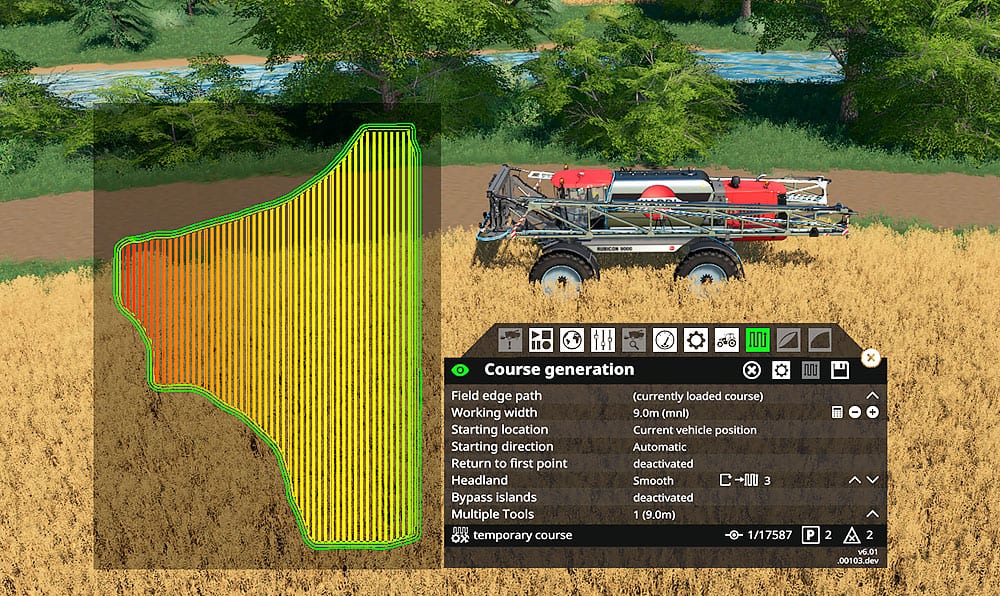Screen dimensions: 1000x596
Task: Switch to the sliders settings page
Action: click(603, 339)
